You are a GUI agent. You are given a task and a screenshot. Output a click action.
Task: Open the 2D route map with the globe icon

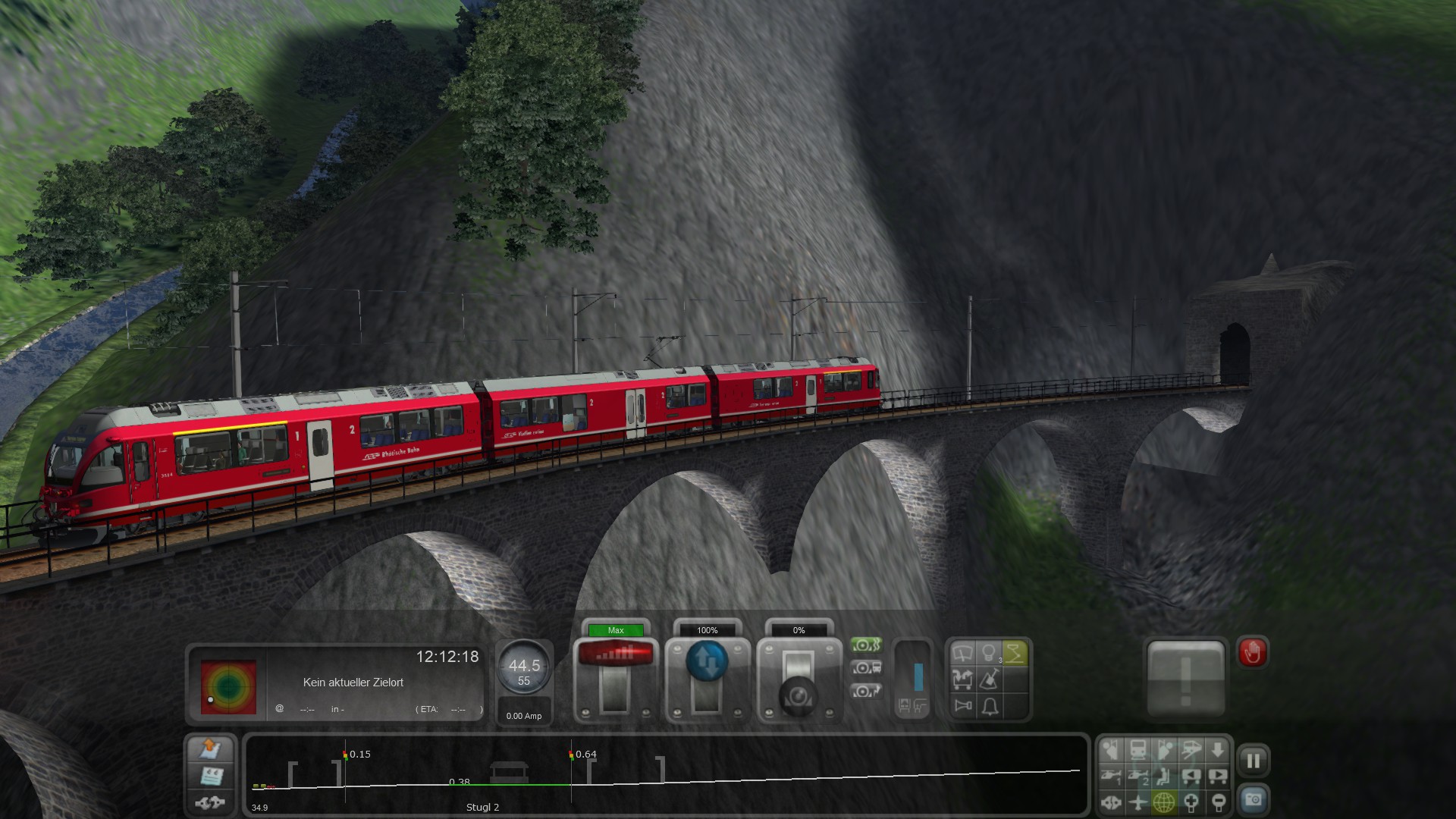[1164, 802]
